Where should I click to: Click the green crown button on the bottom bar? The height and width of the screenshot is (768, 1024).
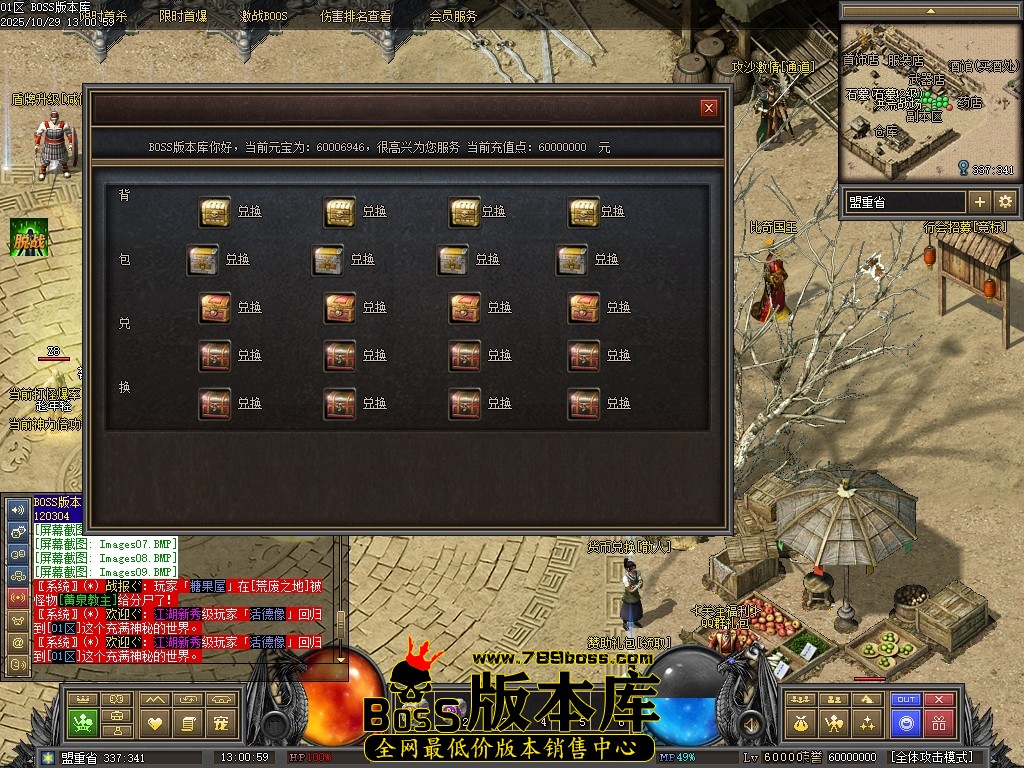pos(83,722)
